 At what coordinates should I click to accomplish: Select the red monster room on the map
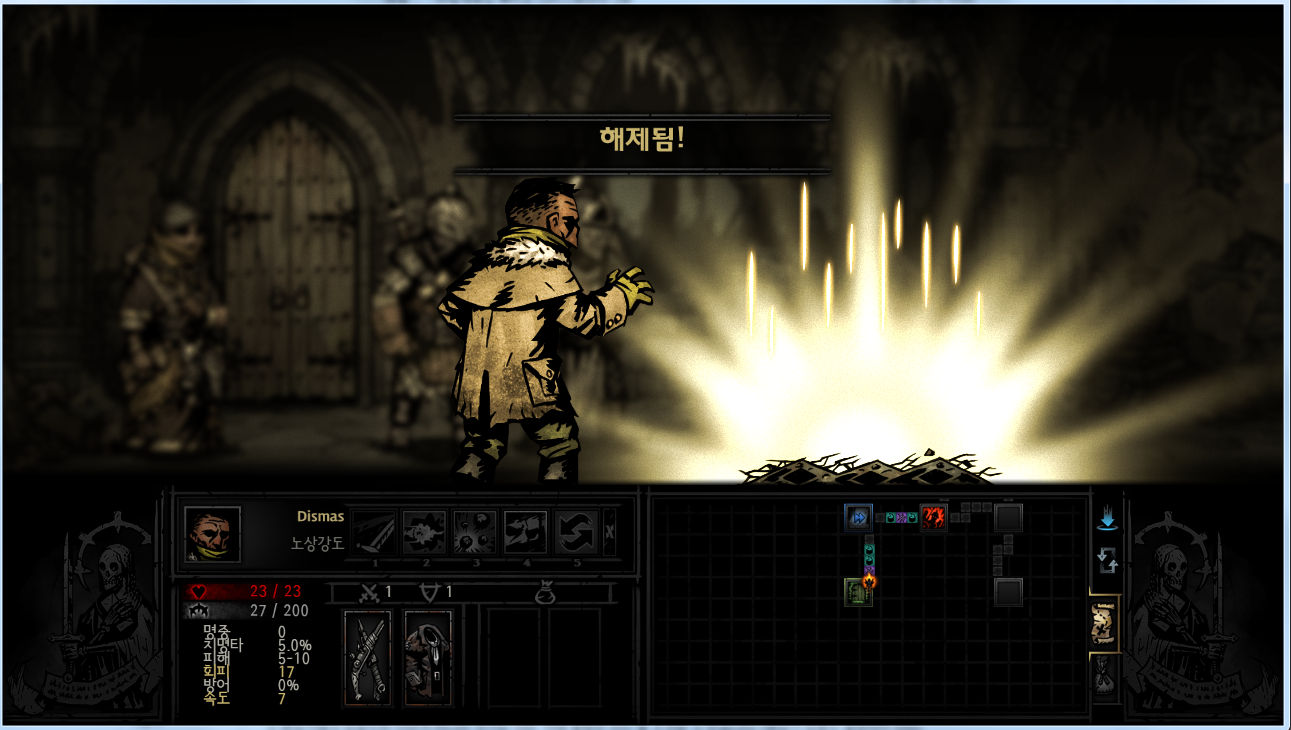point(933,517)
